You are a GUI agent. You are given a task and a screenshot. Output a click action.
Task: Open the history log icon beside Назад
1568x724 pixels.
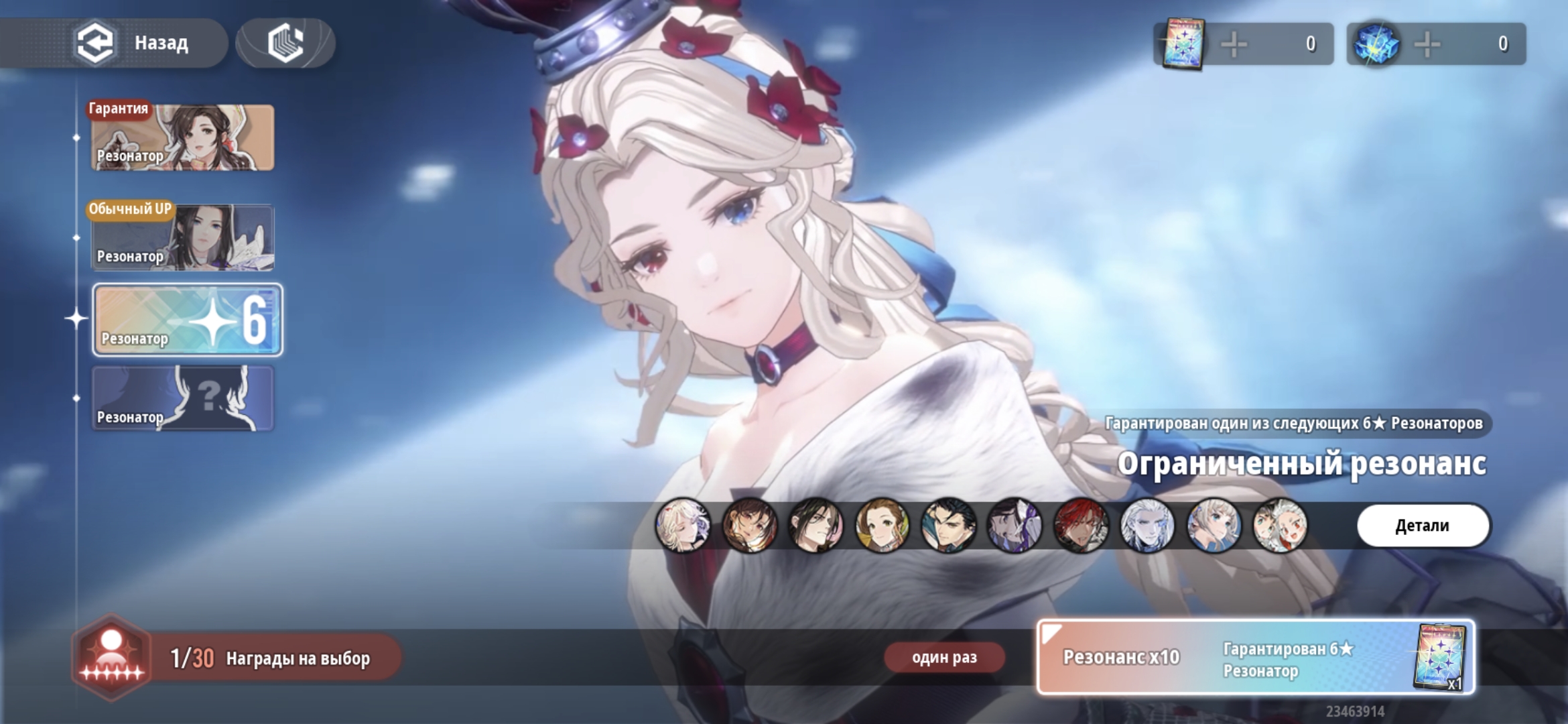(x=285, y=43)
